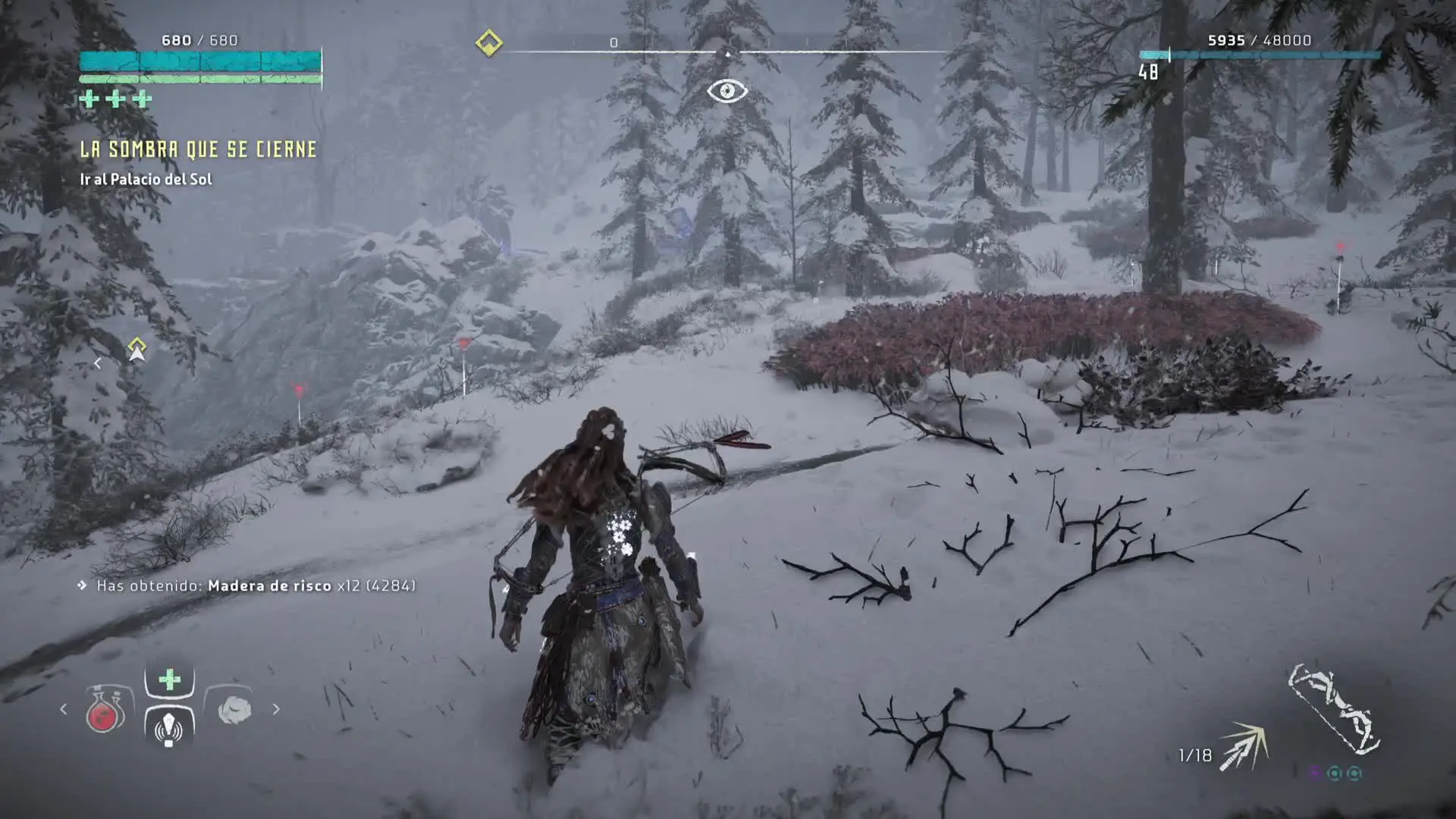This screenshot has height=819, width=1456.
Task: Click the yellow quest marker on the compass
Action: click(489, 42)
